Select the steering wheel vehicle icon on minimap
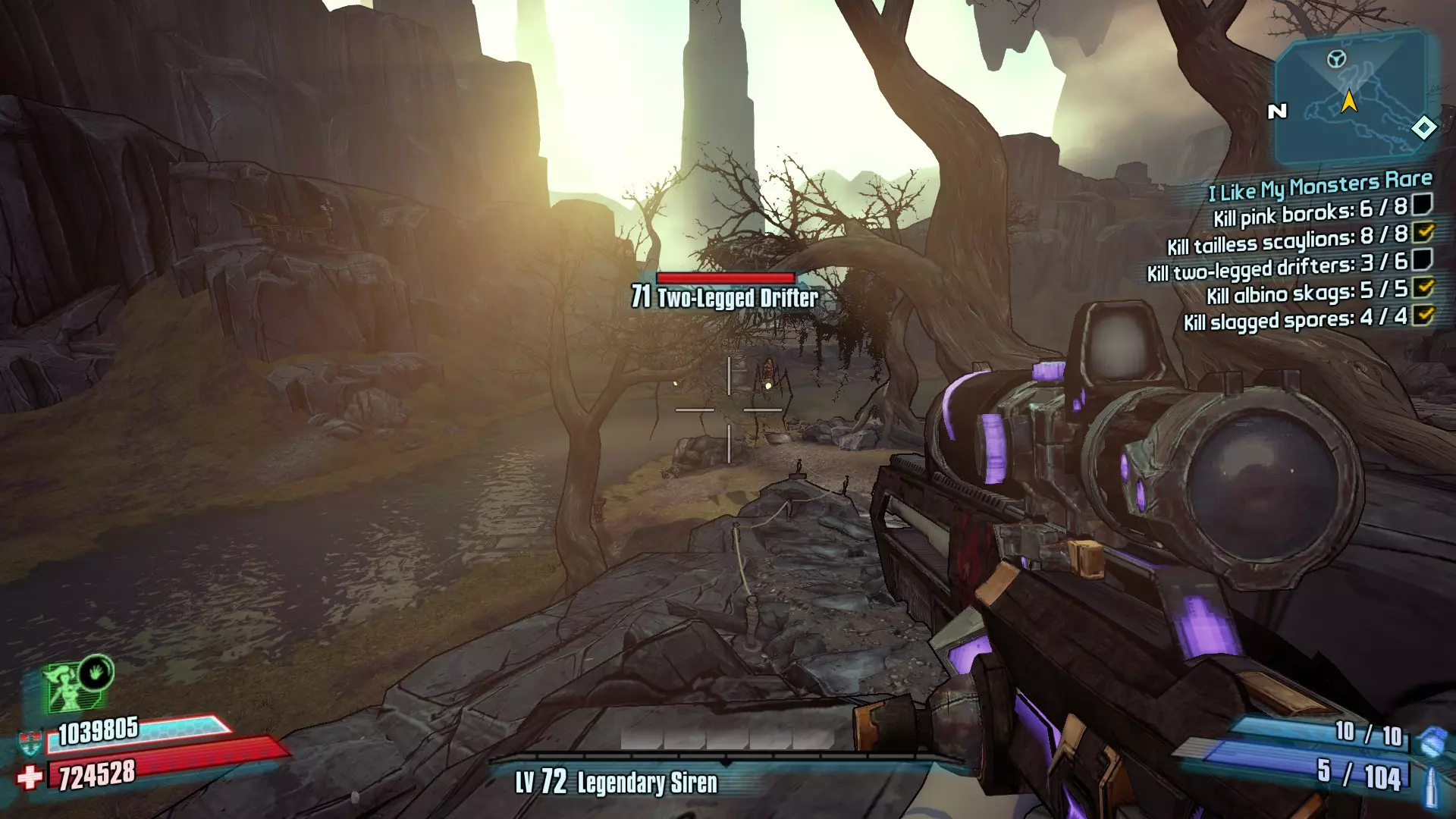 tap(1336, 58)
